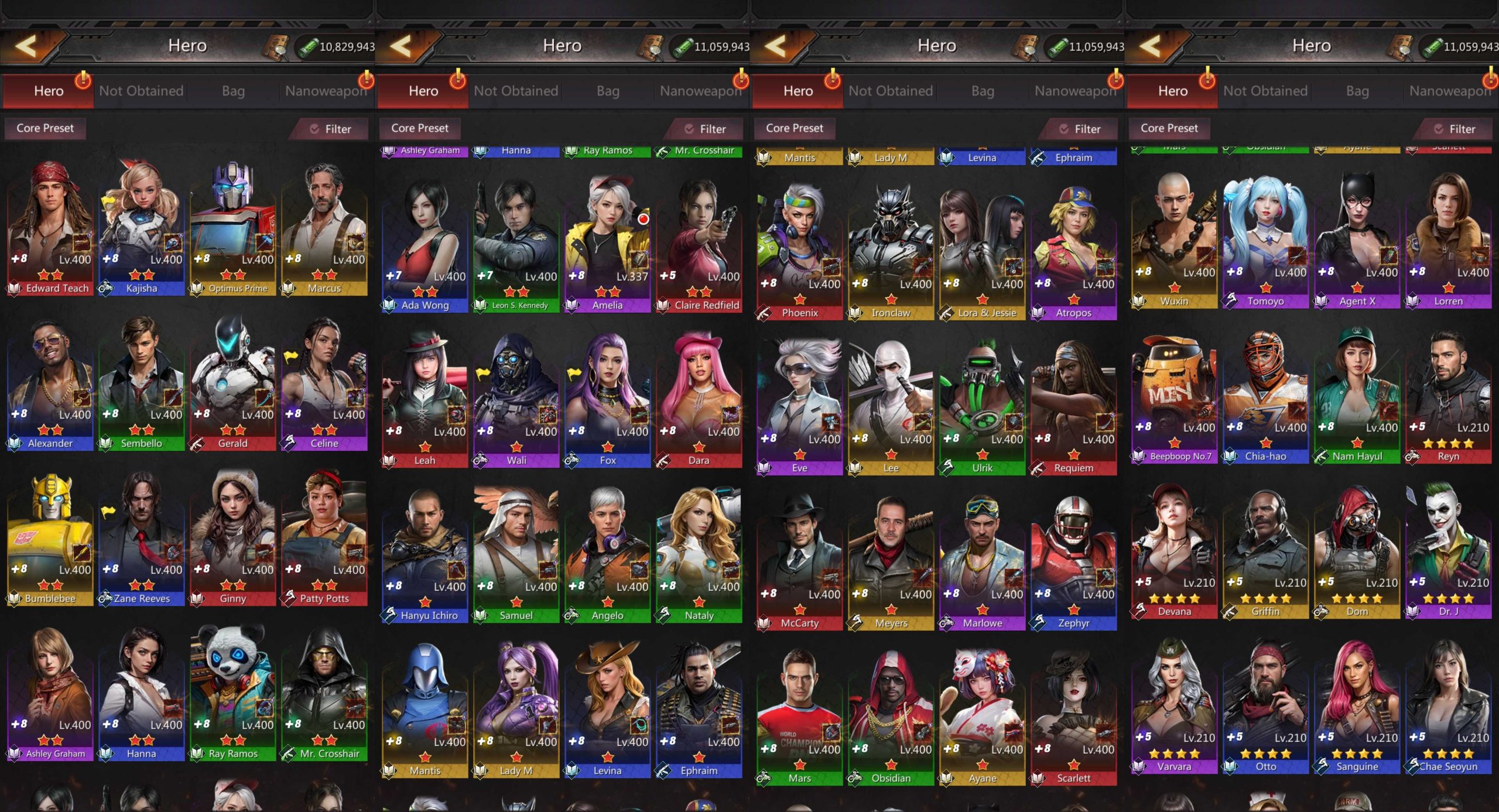
Task: Click the Bag label in the top navigation
Action: 233,91
